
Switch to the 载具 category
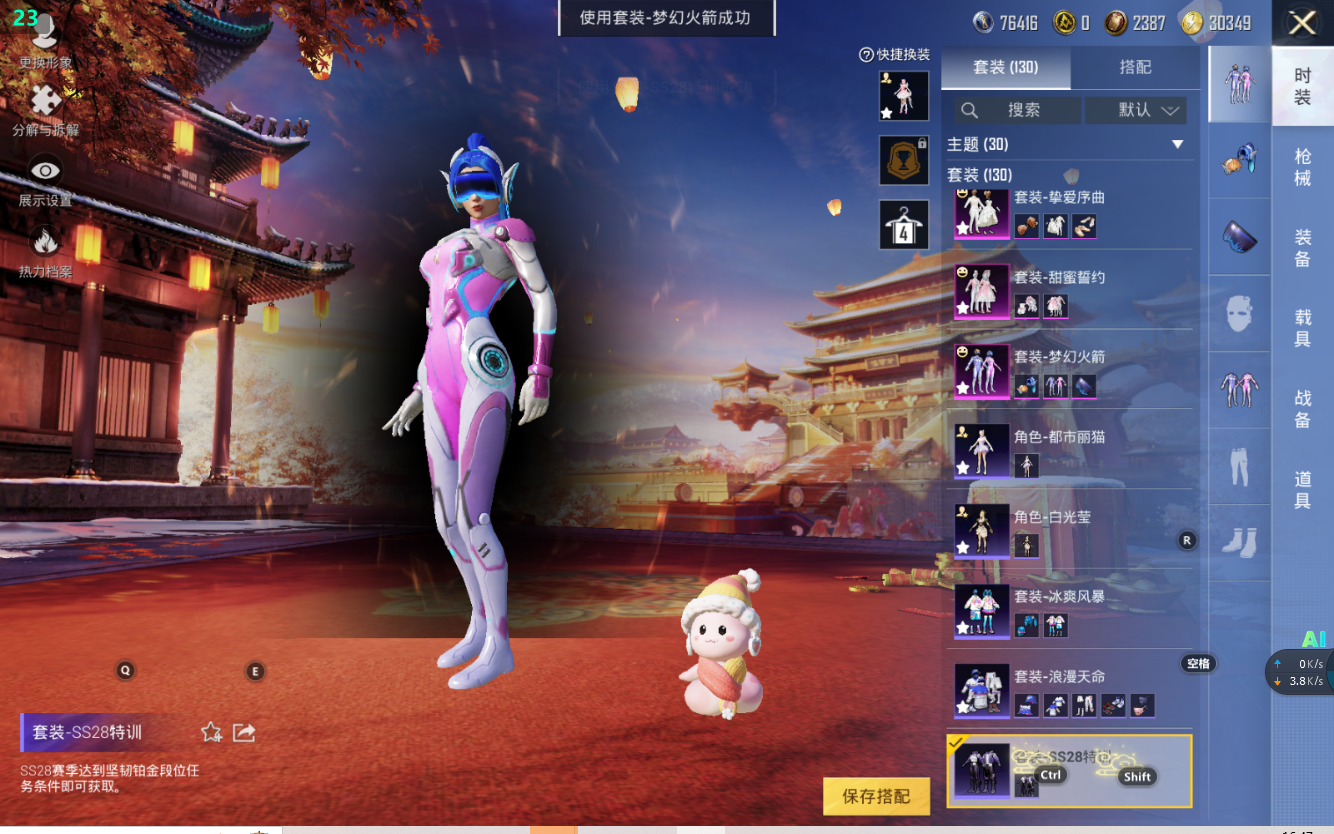click(x=1302, y=329)
